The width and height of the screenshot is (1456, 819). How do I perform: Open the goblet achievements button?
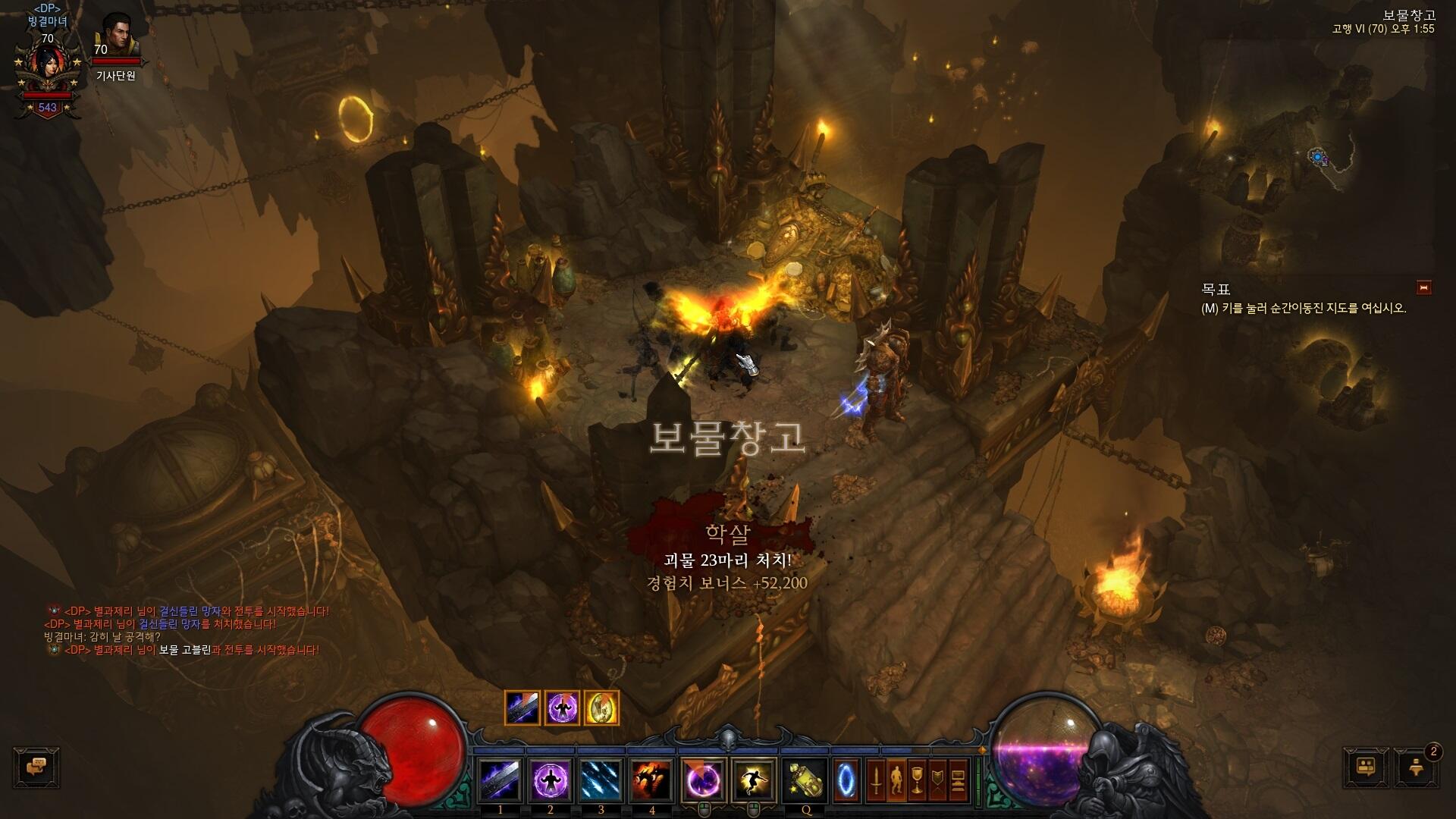(x=917, y=780)
